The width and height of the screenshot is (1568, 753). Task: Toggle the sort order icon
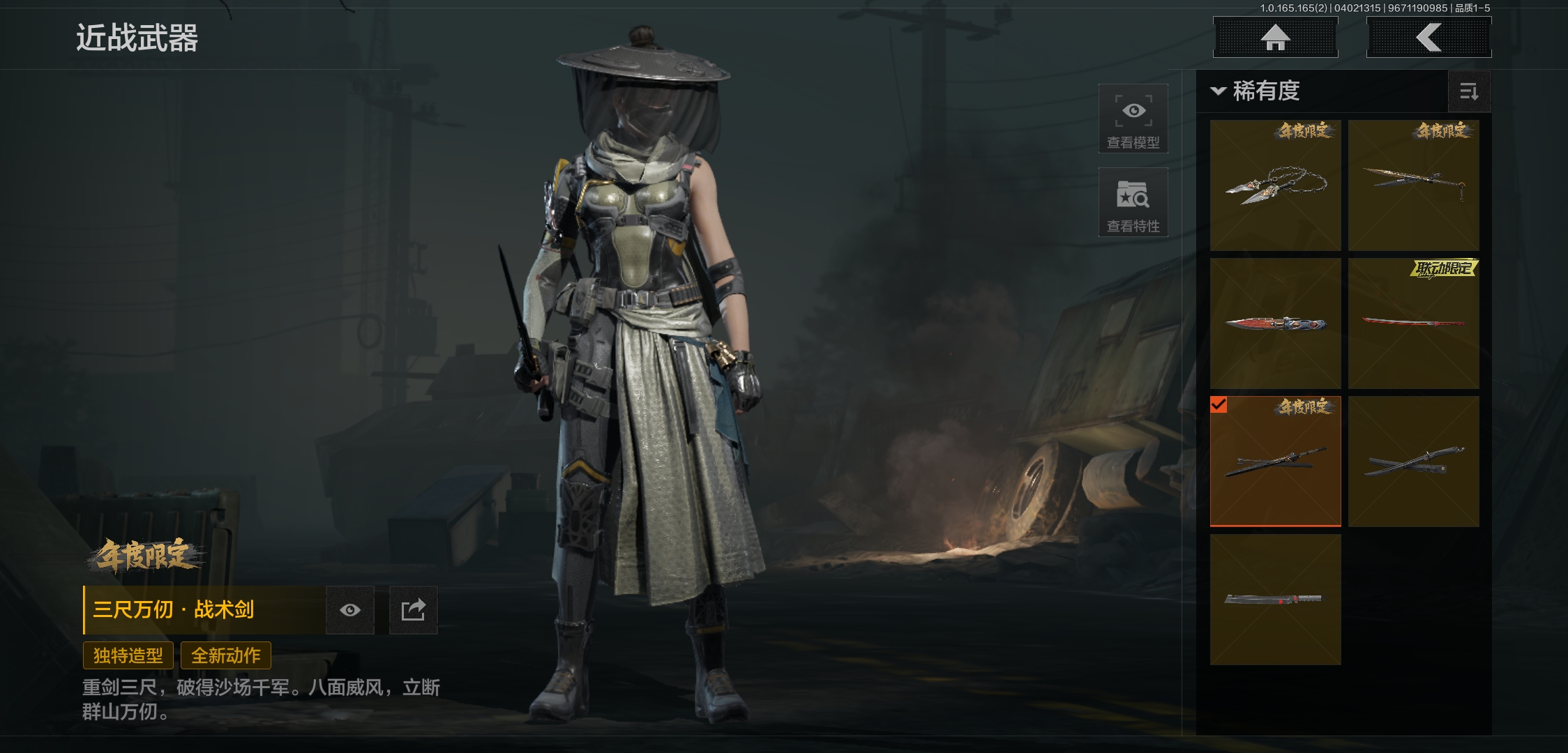click(x=1469, y=91)
